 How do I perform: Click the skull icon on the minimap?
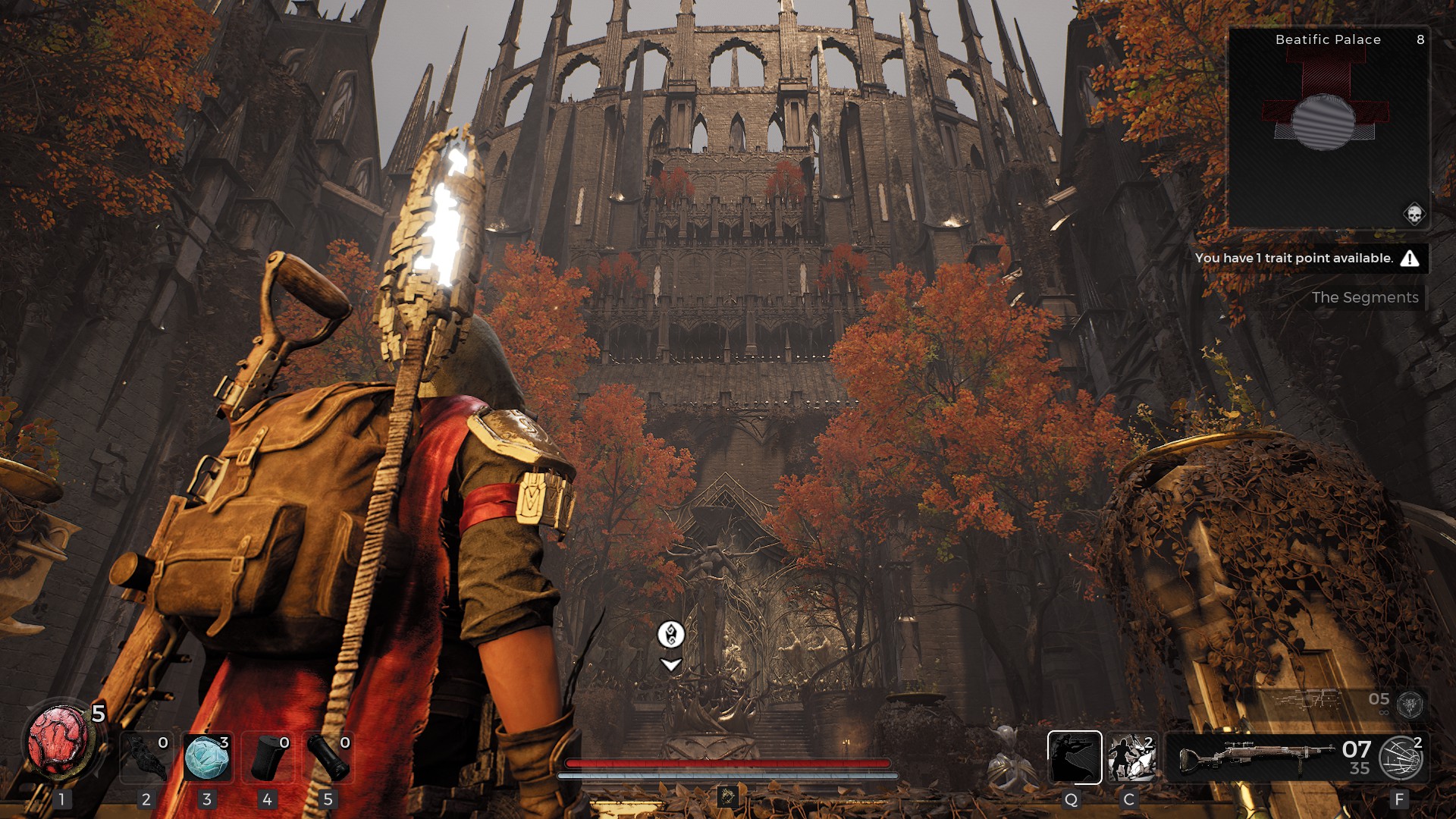point(1414,214)
